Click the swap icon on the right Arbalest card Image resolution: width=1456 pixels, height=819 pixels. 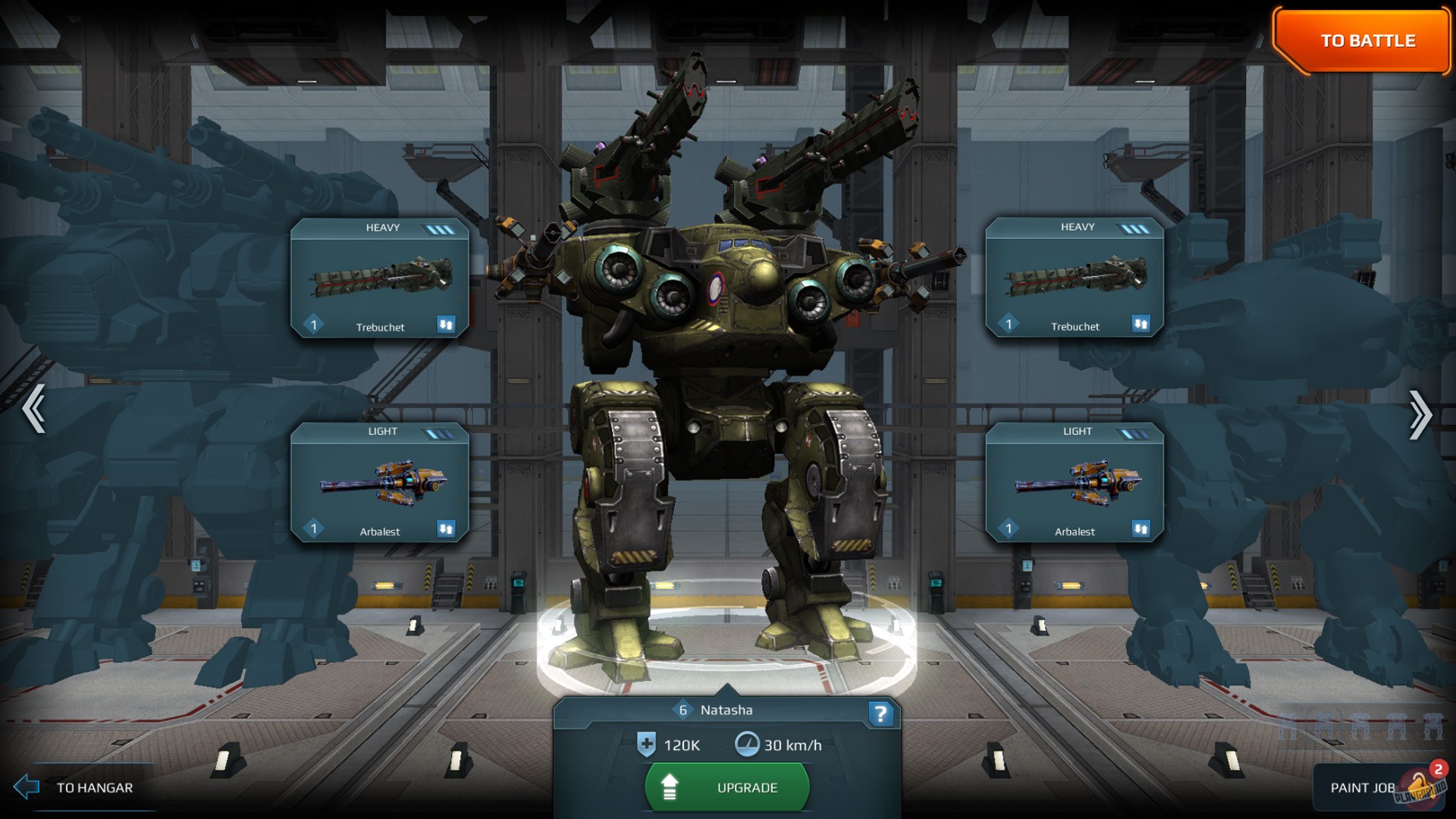(x=1141, y=529)
